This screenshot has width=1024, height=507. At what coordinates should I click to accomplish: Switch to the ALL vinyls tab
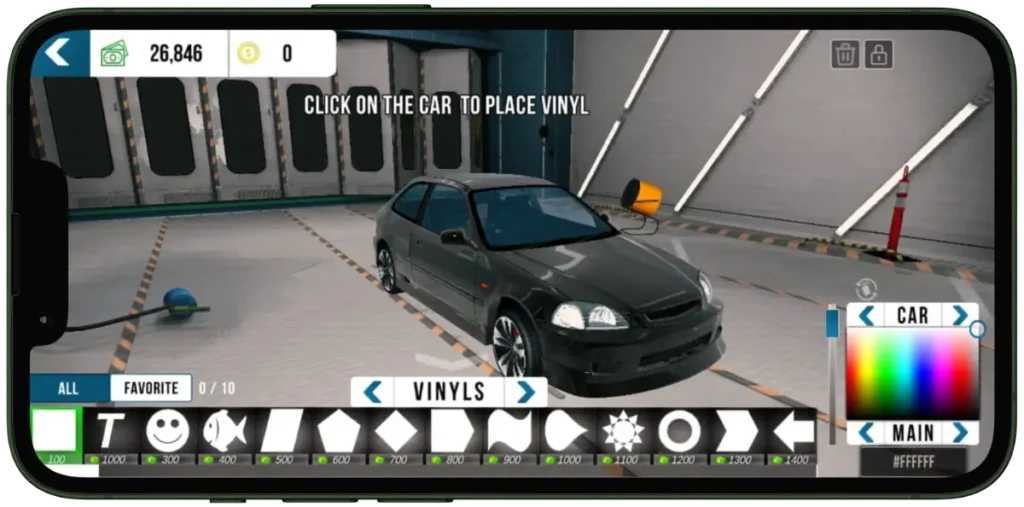point(68,388)
